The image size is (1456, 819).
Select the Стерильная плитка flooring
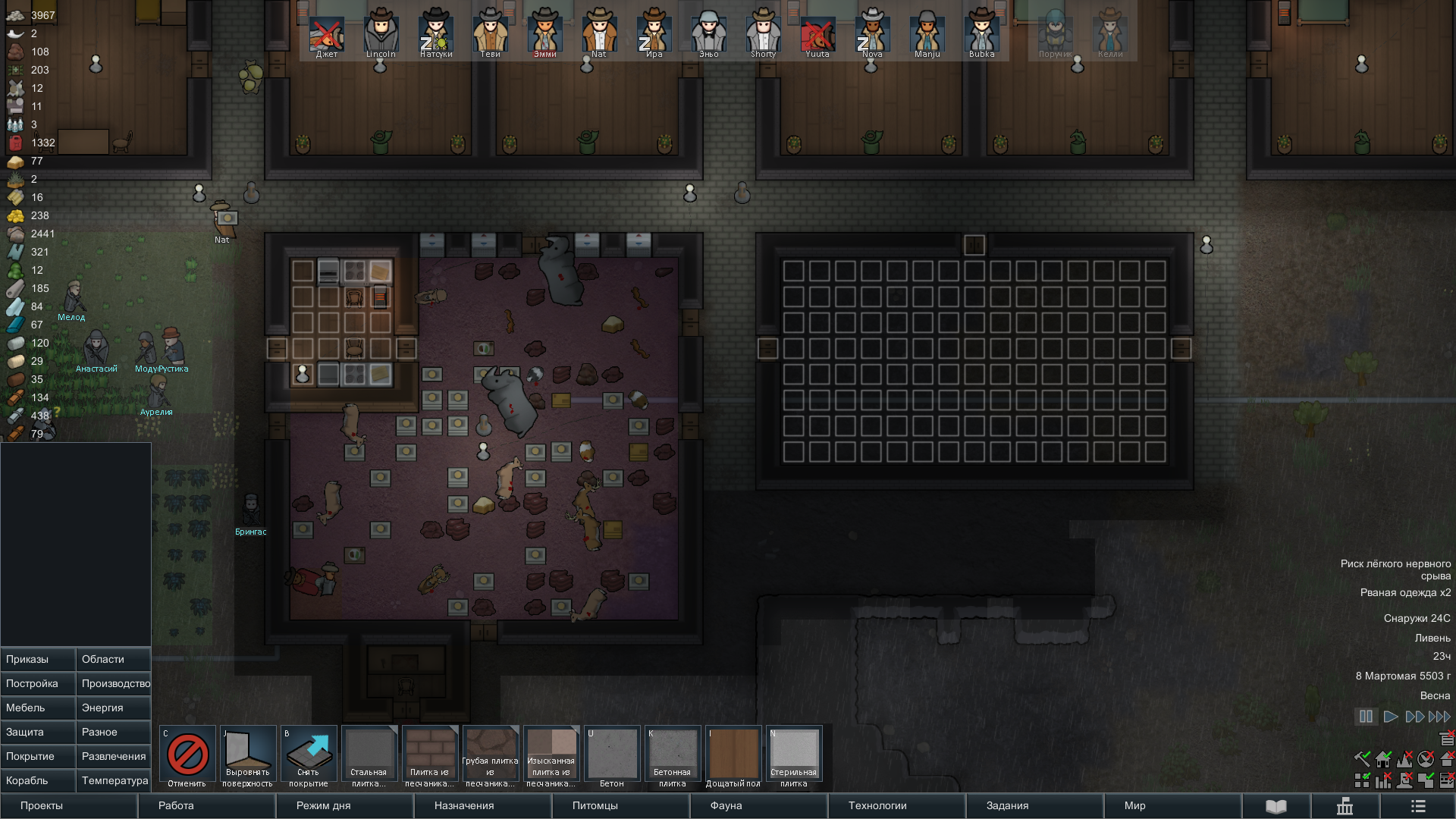coord(794,757)
